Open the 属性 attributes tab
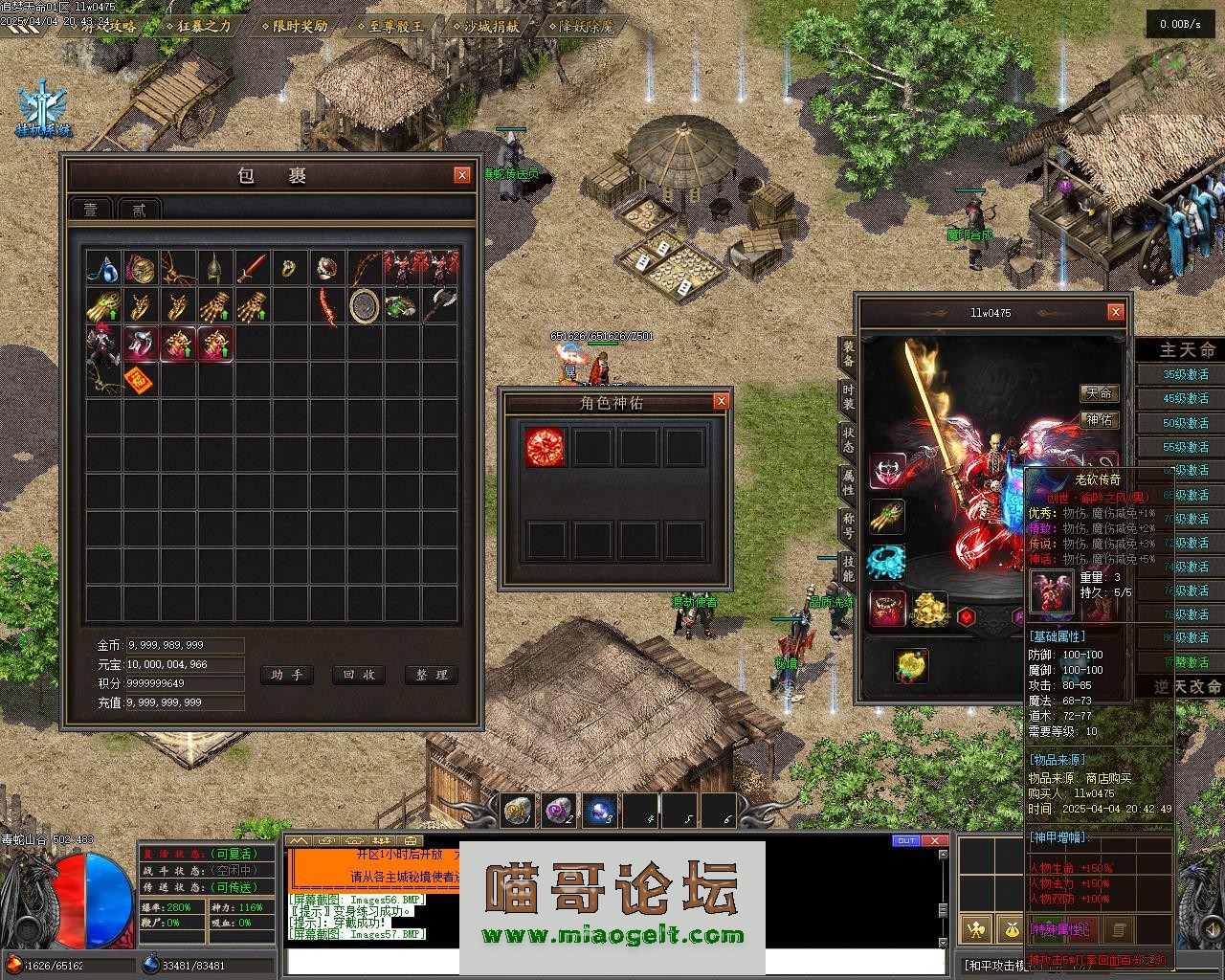 pyautogui.click(x=848, y=481)
